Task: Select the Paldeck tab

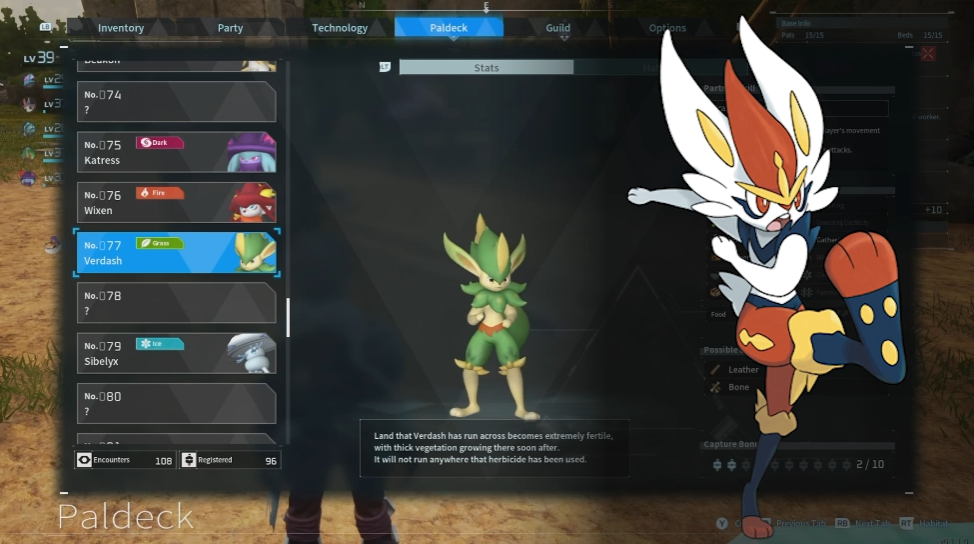Action: pyautogui.click(x=449, y=28)
